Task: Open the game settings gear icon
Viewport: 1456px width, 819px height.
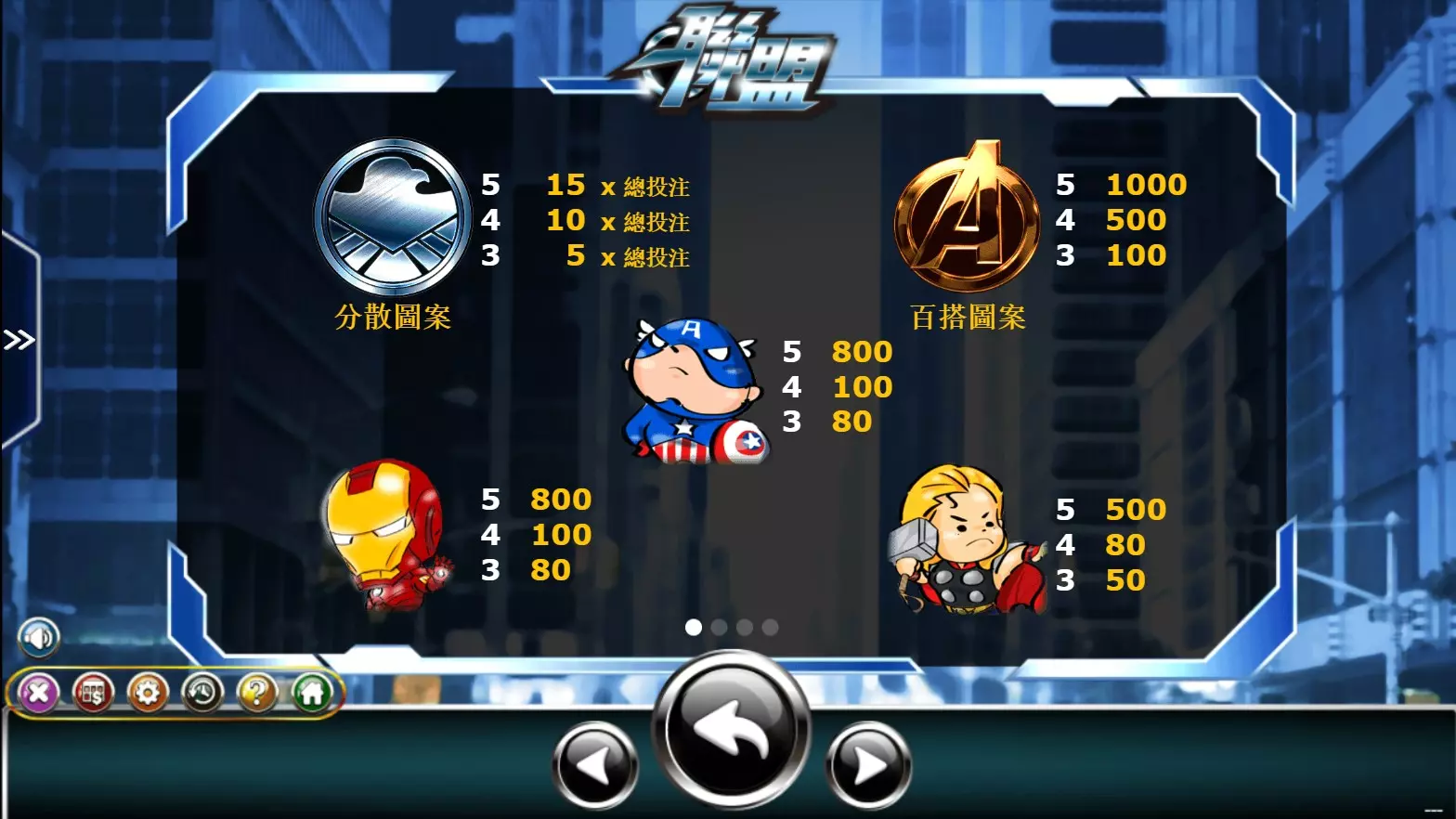Action: (x=149, y=693)
